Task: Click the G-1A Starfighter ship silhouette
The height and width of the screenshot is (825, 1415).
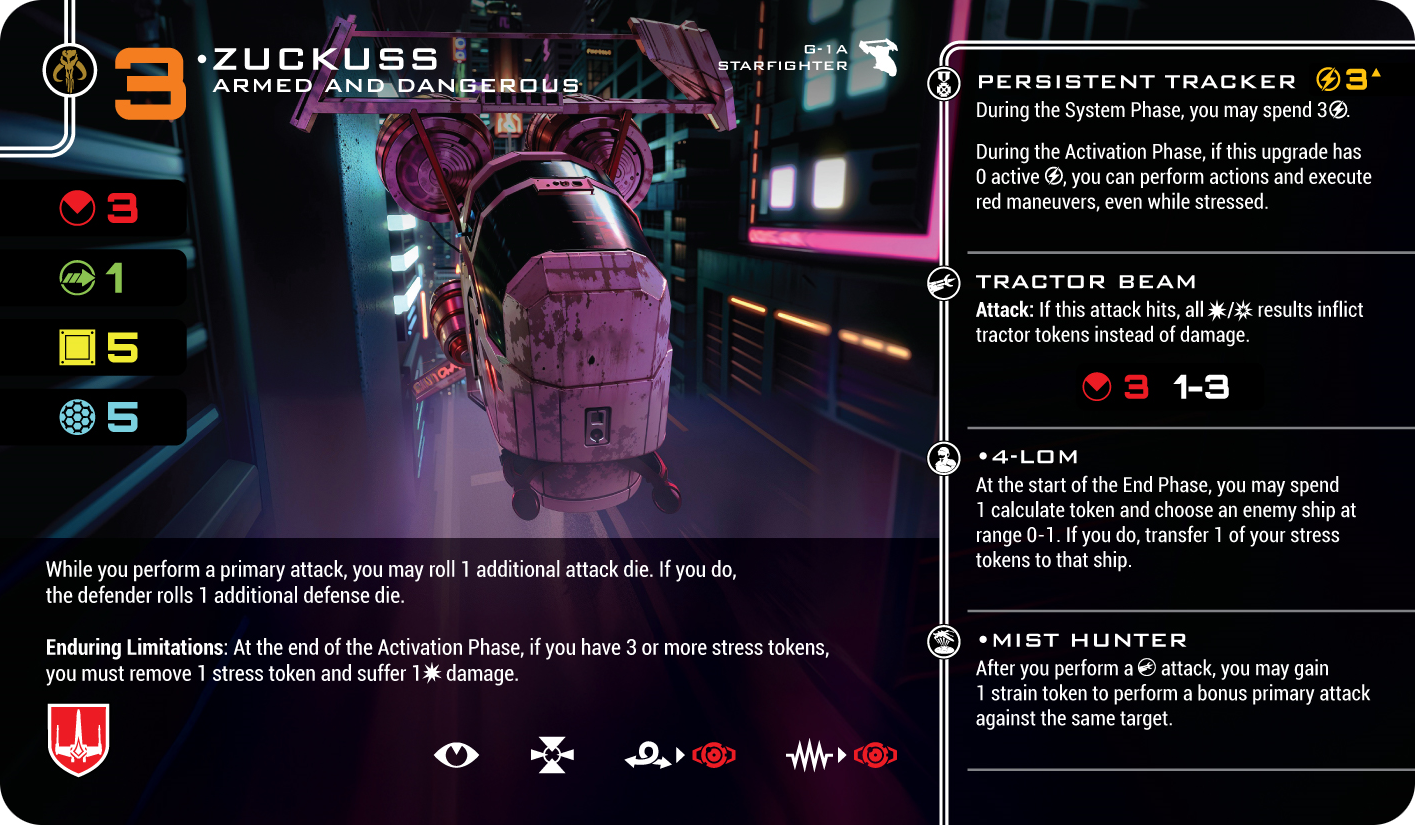Action: coord(877,58)
